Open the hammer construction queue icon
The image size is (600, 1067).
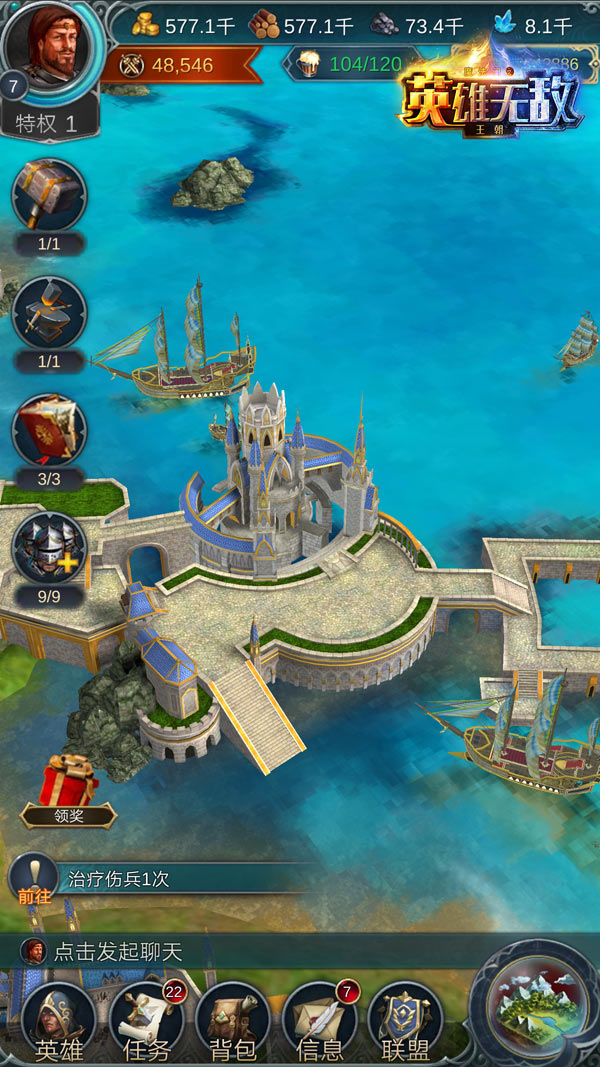tap(49, 196)
